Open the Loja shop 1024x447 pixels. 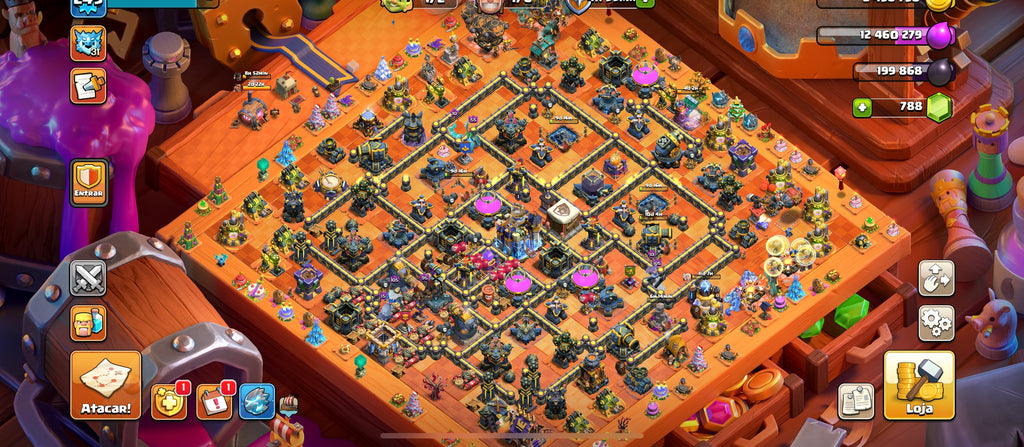point(918,384)
